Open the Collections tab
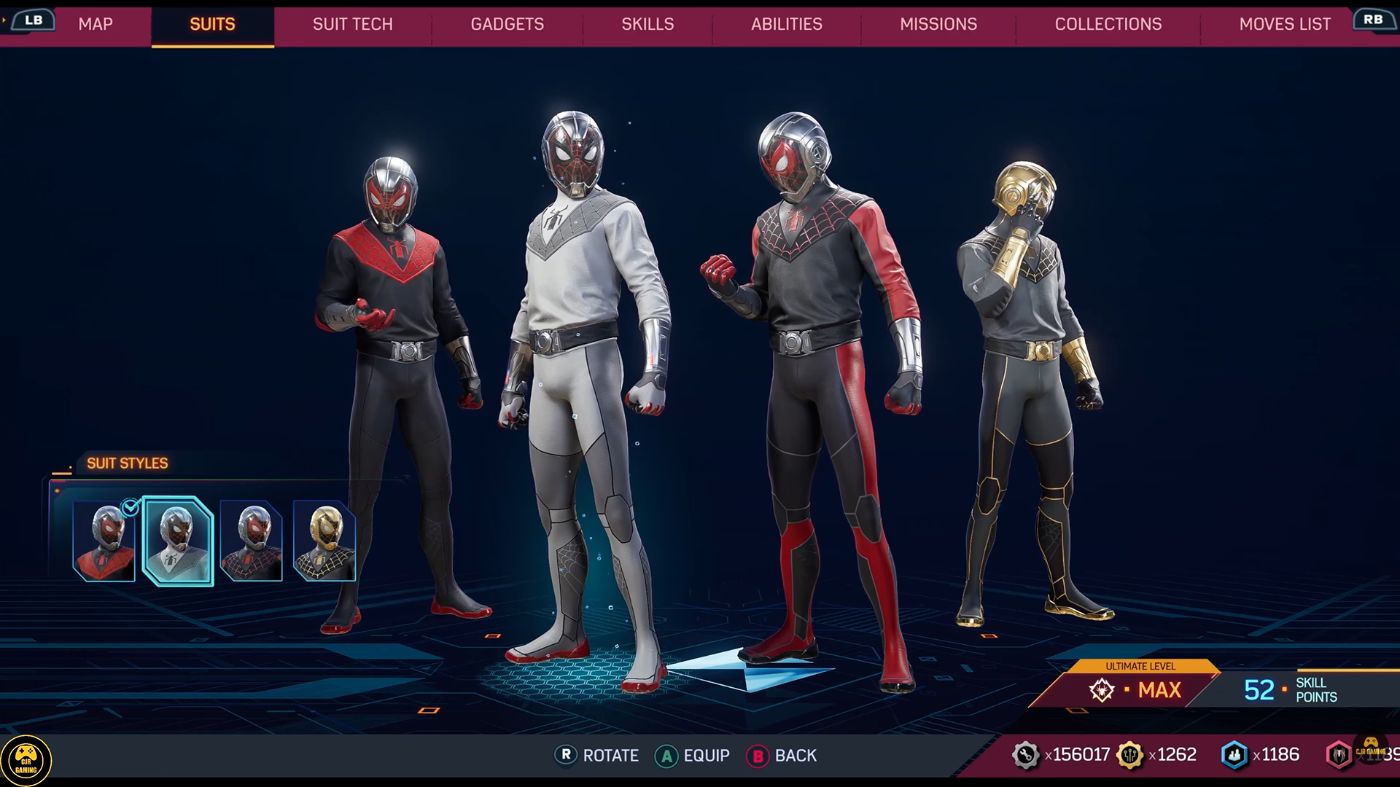Screen dimensions: 1400x787 [1108, 24]
